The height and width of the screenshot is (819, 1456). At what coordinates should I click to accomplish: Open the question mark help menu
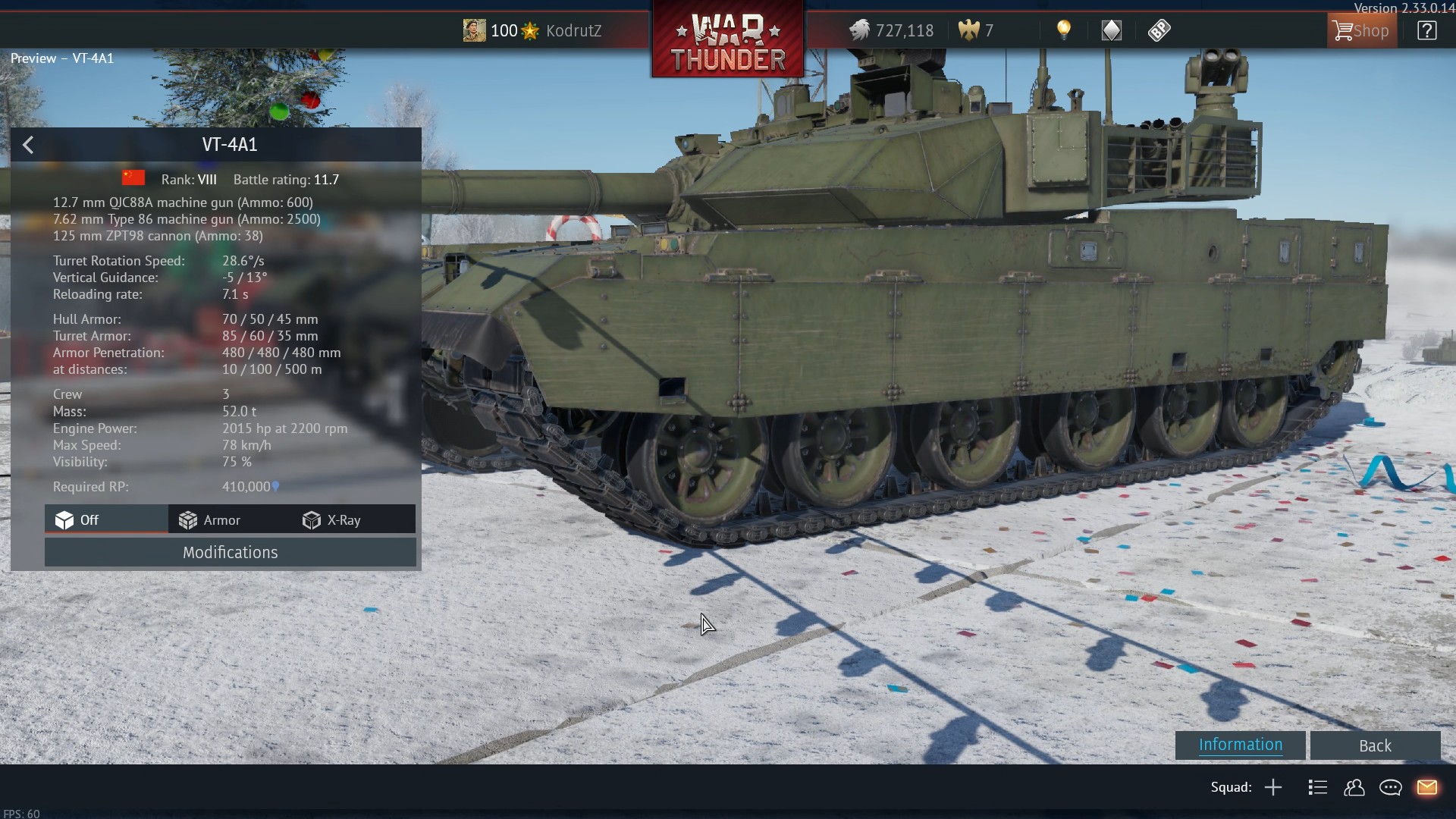(1426, 30)
